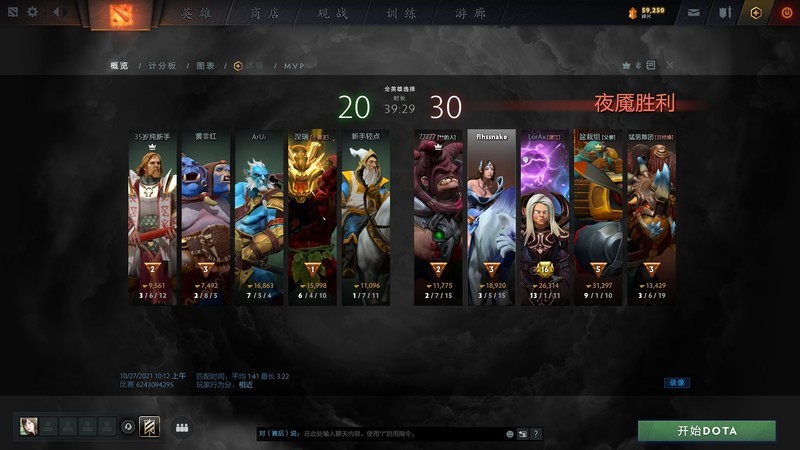Start a match with 开始DOTA button

(707, 430)
